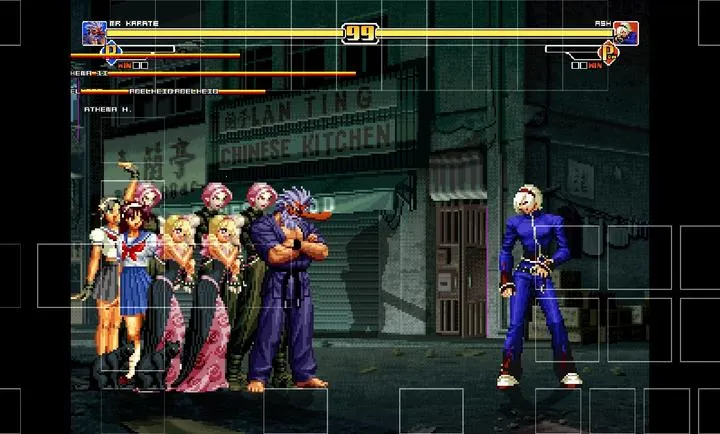The image size is (720, 434).
Task: Click Mr. Karate's player portrait
Action: [94, 33]
